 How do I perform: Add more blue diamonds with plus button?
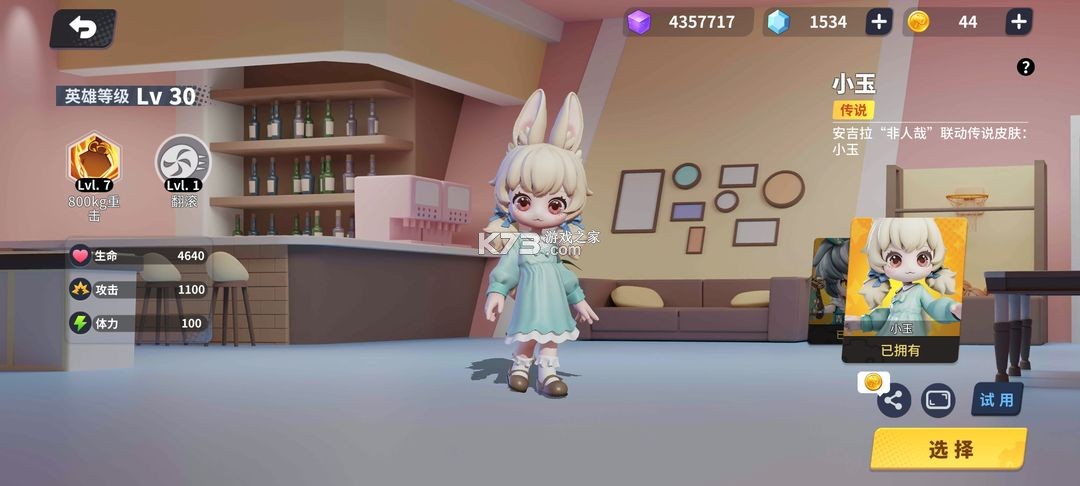pos(878,22)
